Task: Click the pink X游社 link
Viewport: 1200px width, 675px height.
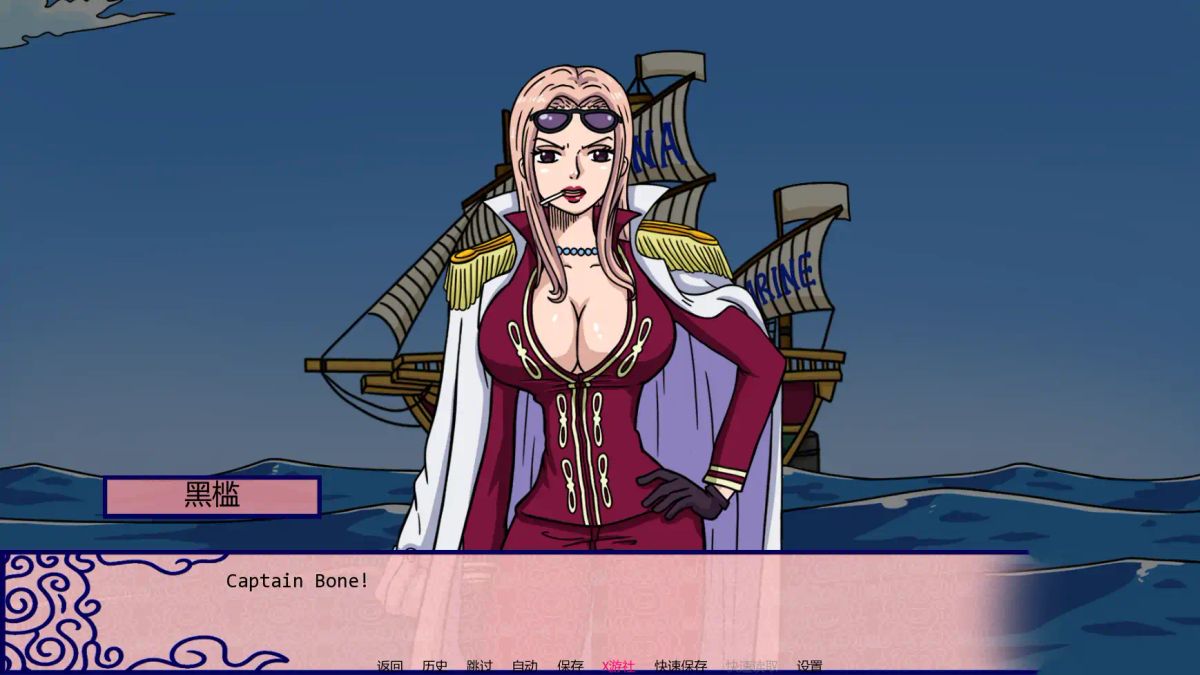Action: pos(618,666)
